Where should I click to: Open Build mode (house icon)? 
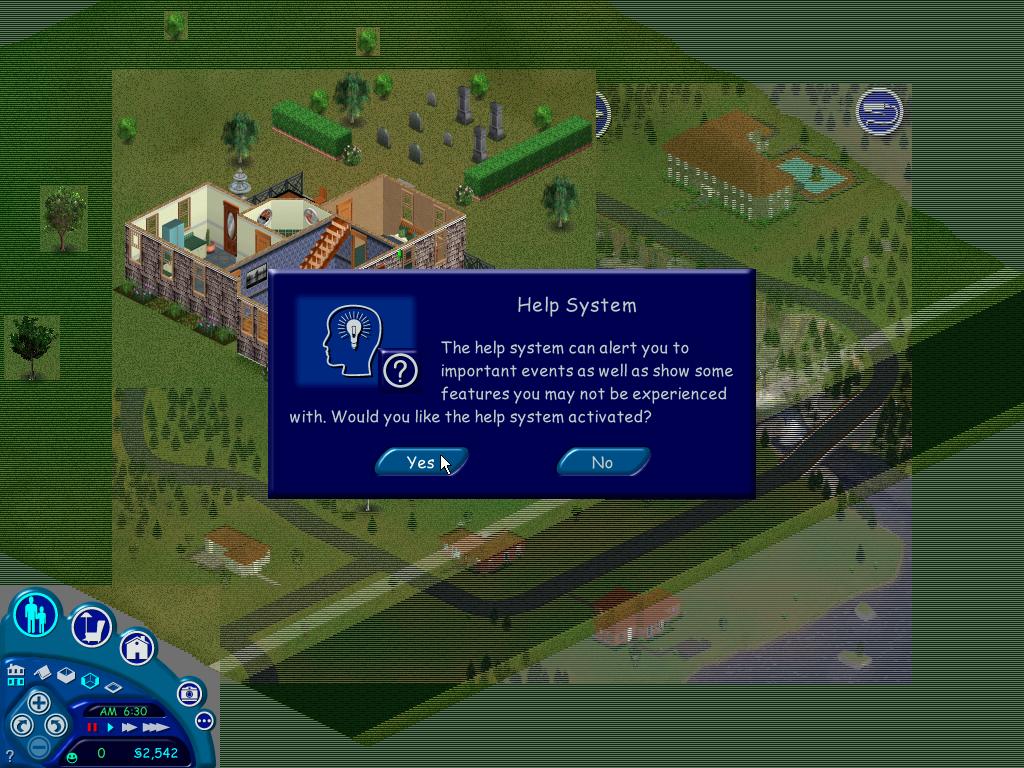click(x=137, y=647)
